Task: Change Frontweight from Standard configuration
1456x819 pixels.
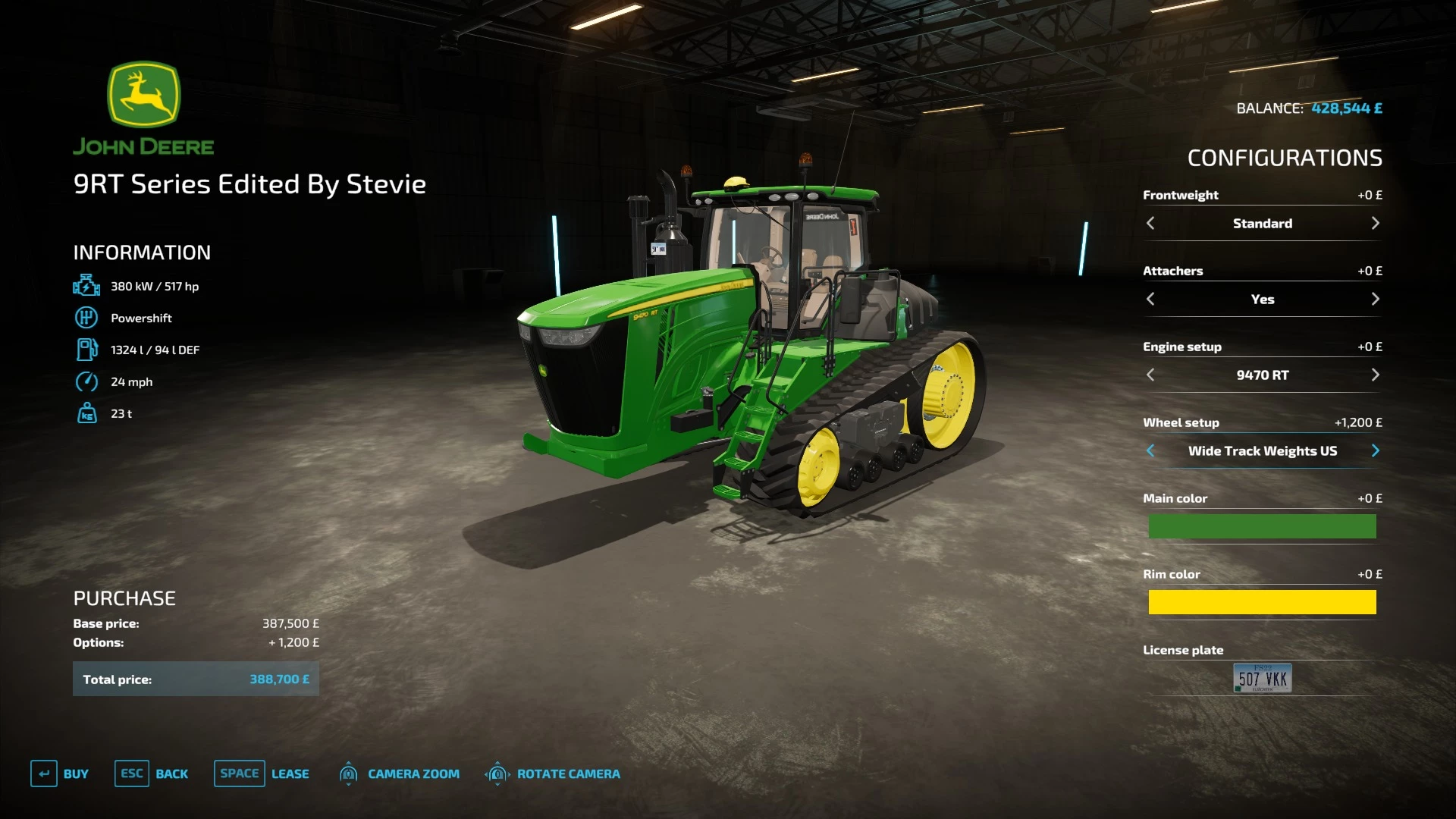Action: click(x=1376, y=223)
